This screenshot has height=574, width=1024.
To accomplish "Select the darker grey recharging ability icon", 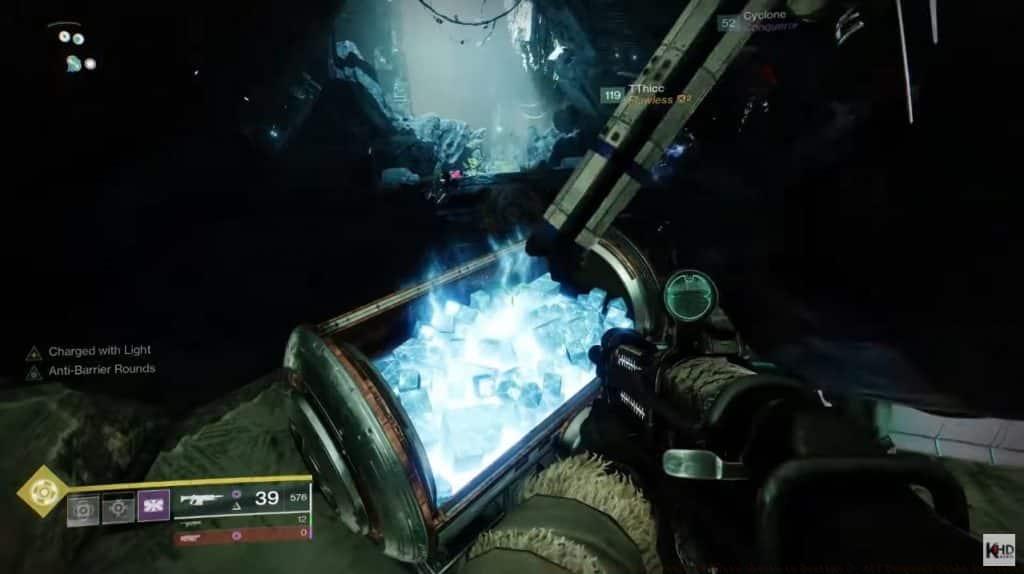I will [x=118, y=509].
